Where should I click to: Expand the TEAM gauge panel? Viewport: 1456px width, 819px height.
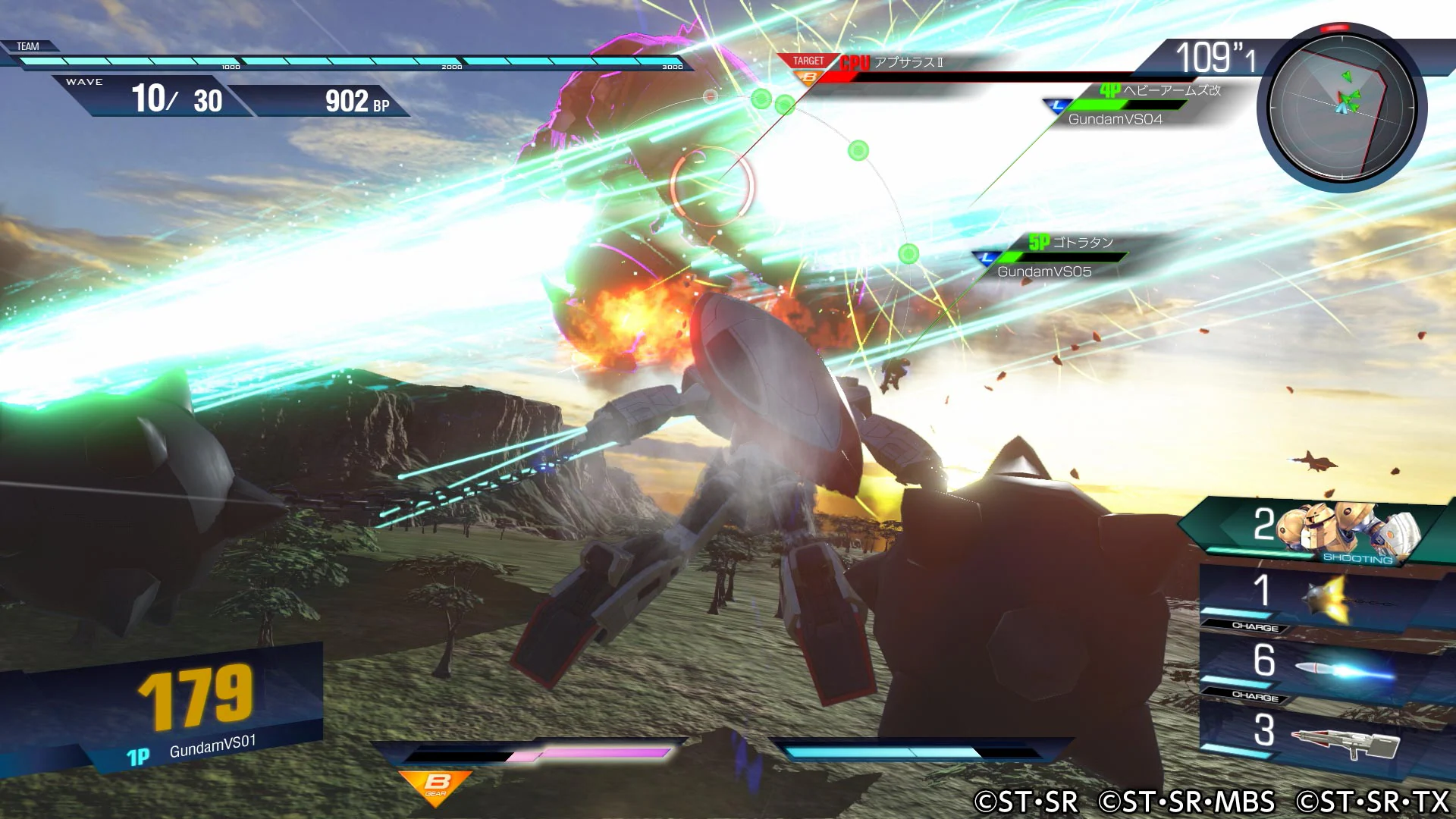(x=27, y=47)
